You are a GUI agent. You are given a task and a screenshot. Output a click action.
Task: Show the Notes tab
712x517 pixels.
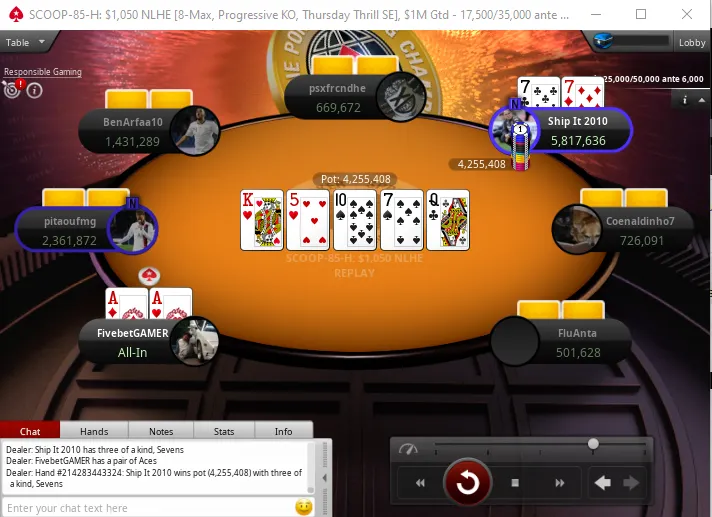click(160, 431)
